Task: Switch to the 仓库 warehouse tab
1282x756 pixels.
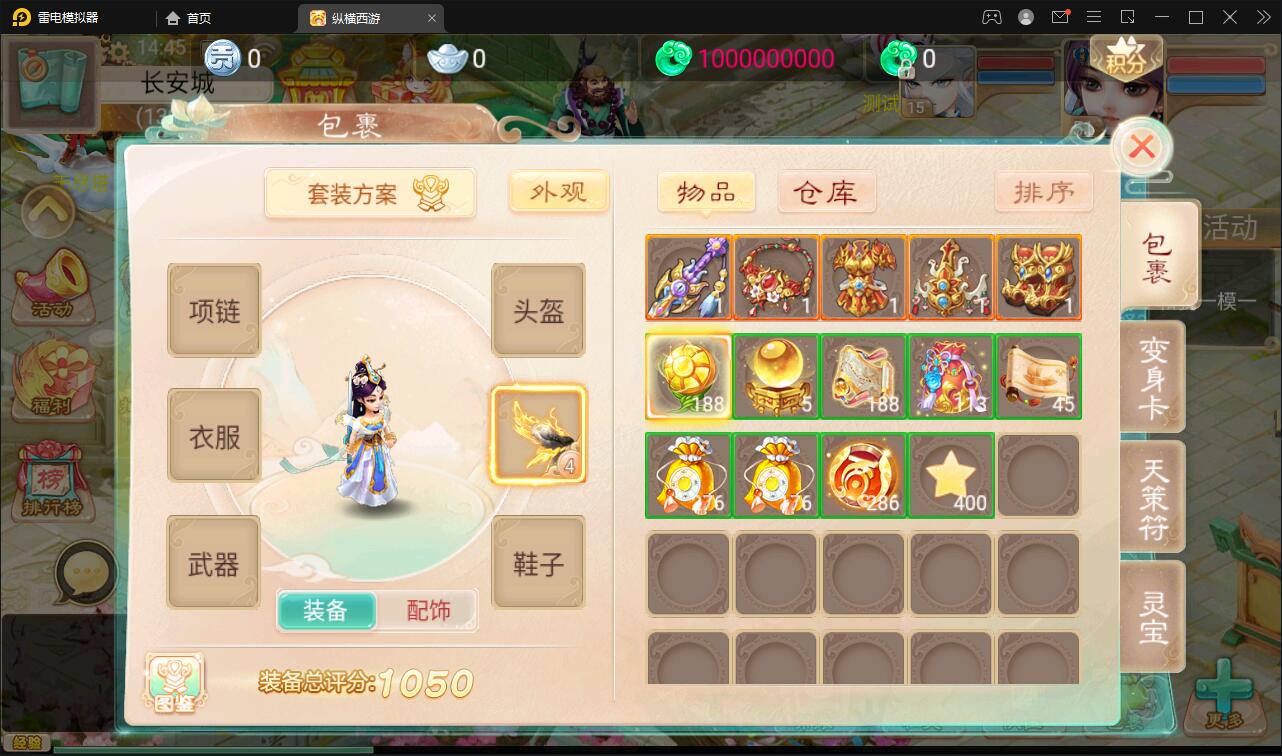Action: (x=827, y=192)
